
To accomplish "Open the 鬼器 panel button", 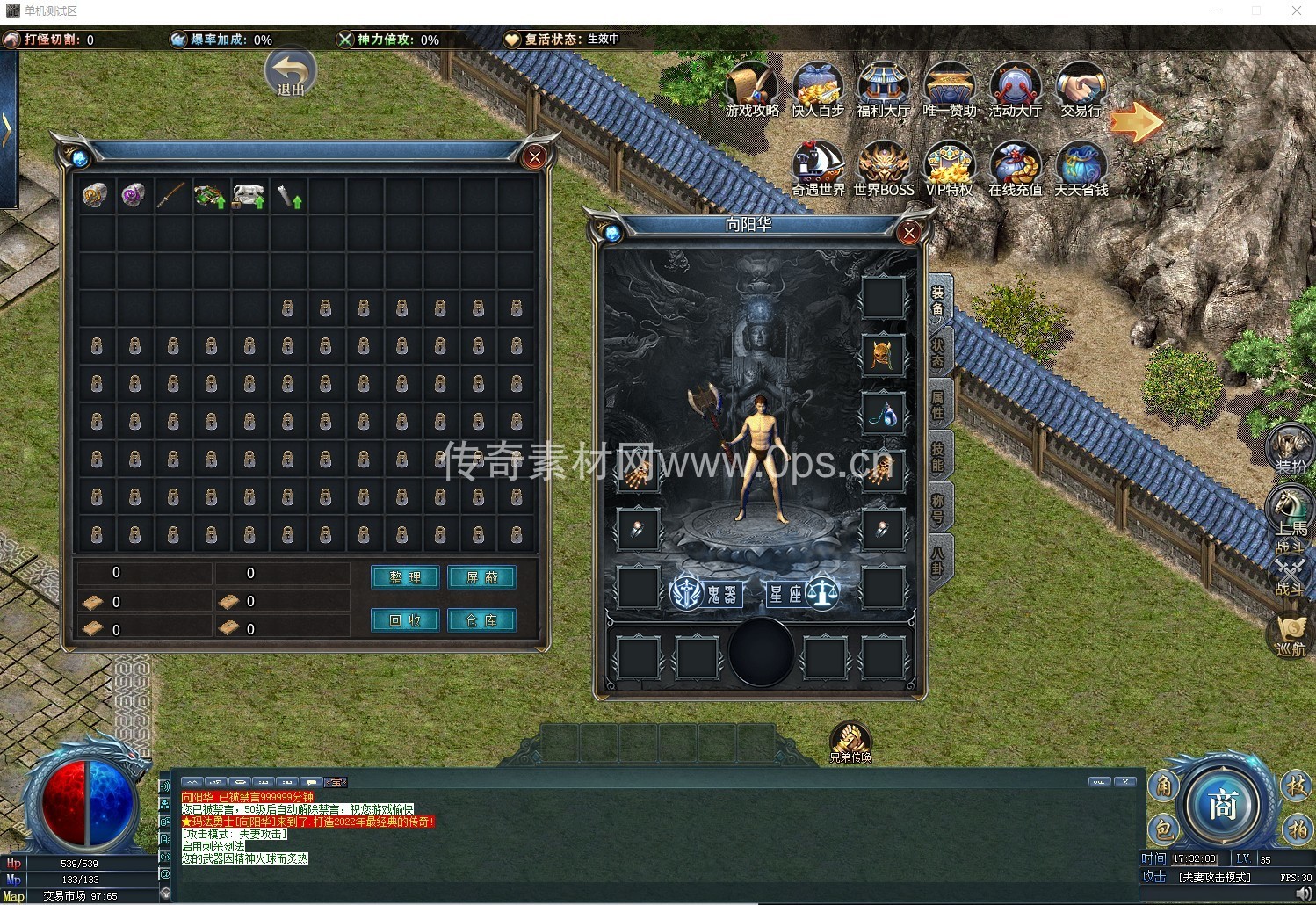I will coord(707,595).
